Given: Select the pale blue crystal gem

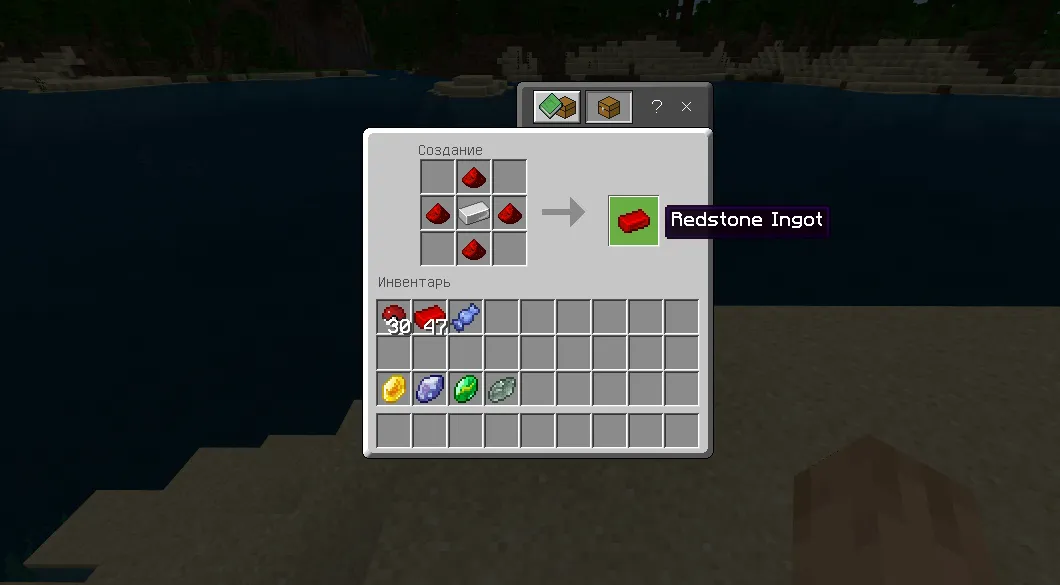Looking at the screenshot, I should tap(430, 388).
